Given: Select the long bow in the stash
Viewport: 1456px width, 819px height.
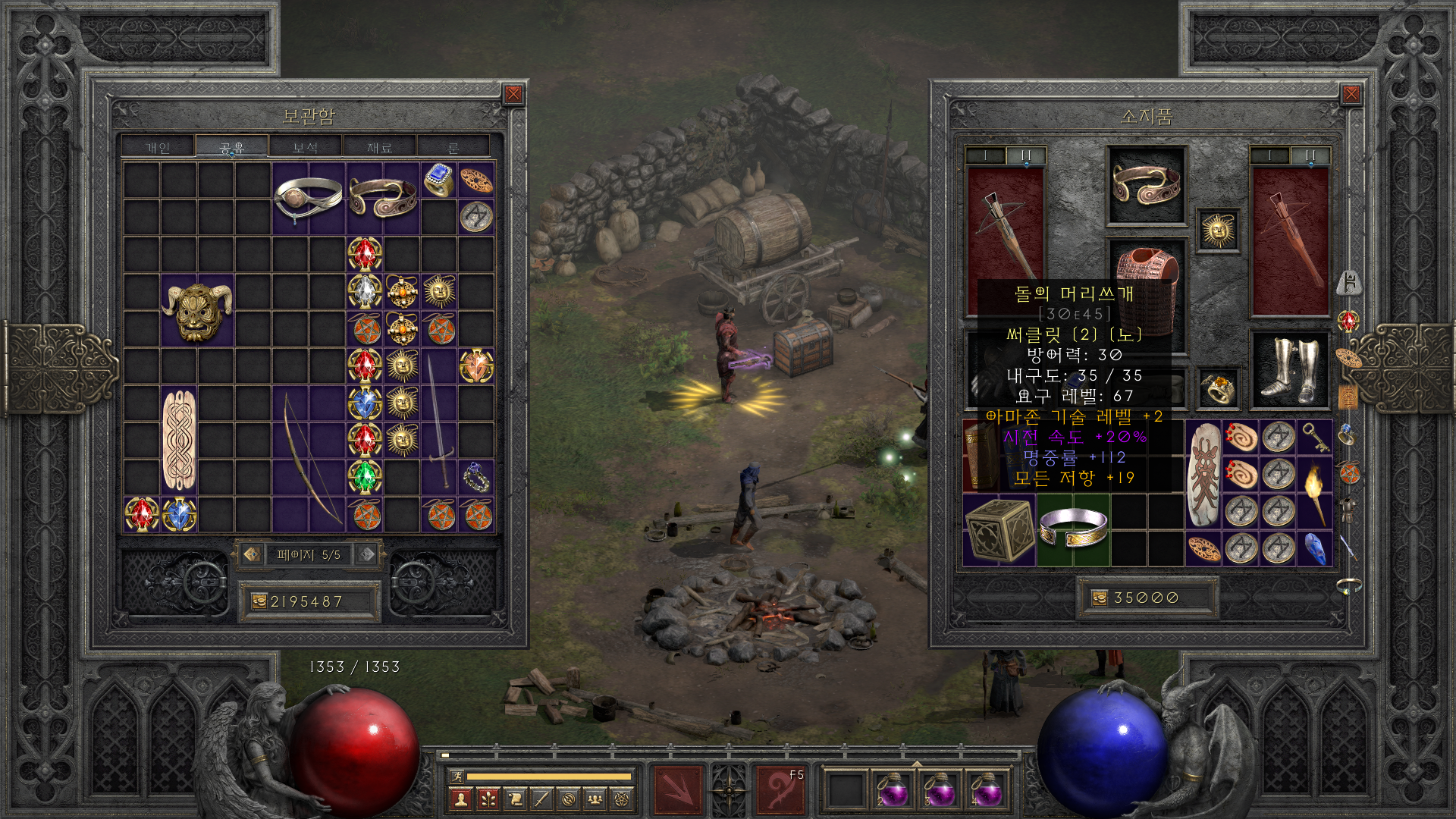Looking at the screenshot, I should [x=310, y=459].
